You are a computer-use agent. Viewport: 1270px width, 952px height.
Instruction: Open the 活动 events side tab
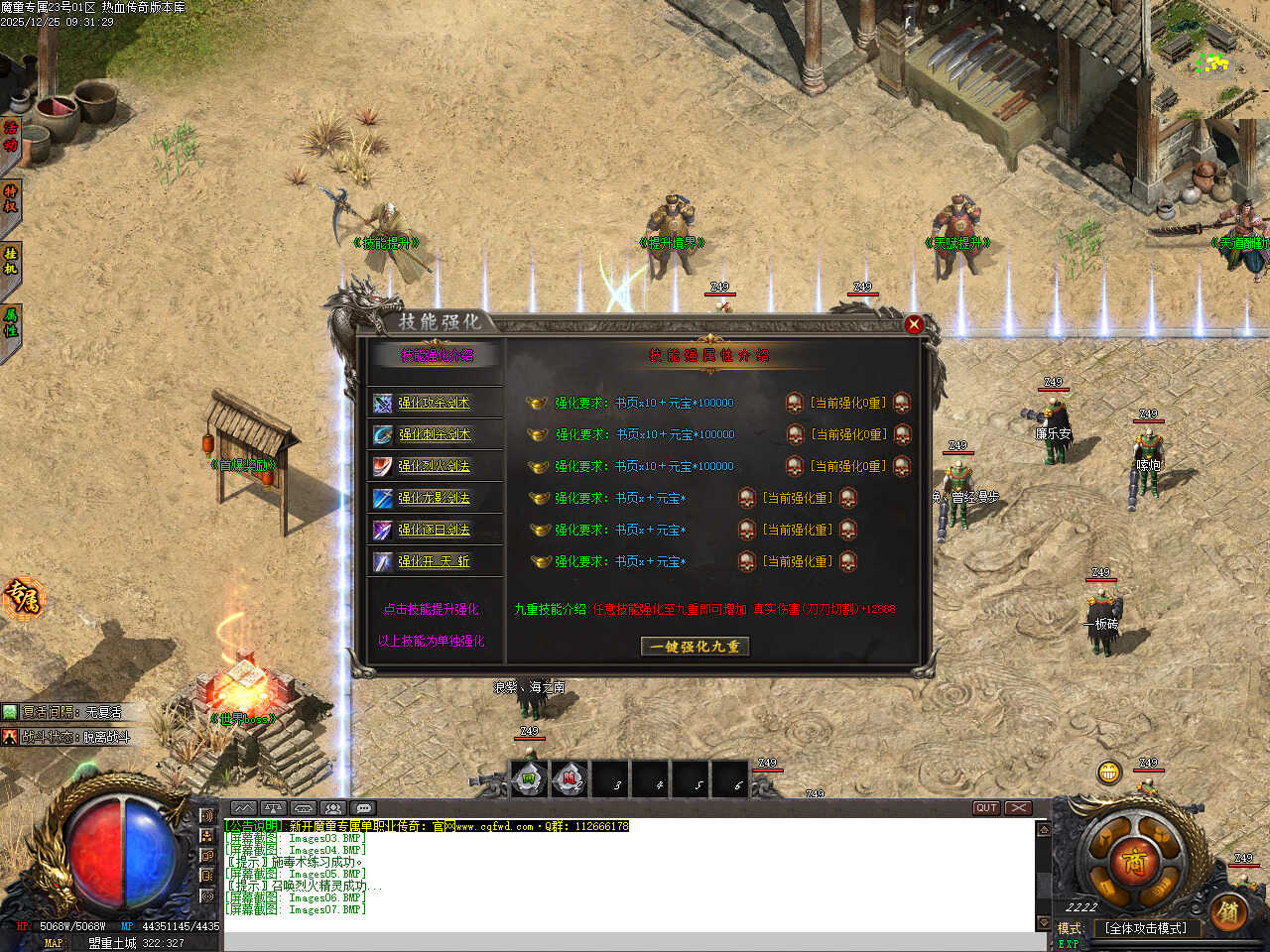click(x=10, y=136)
